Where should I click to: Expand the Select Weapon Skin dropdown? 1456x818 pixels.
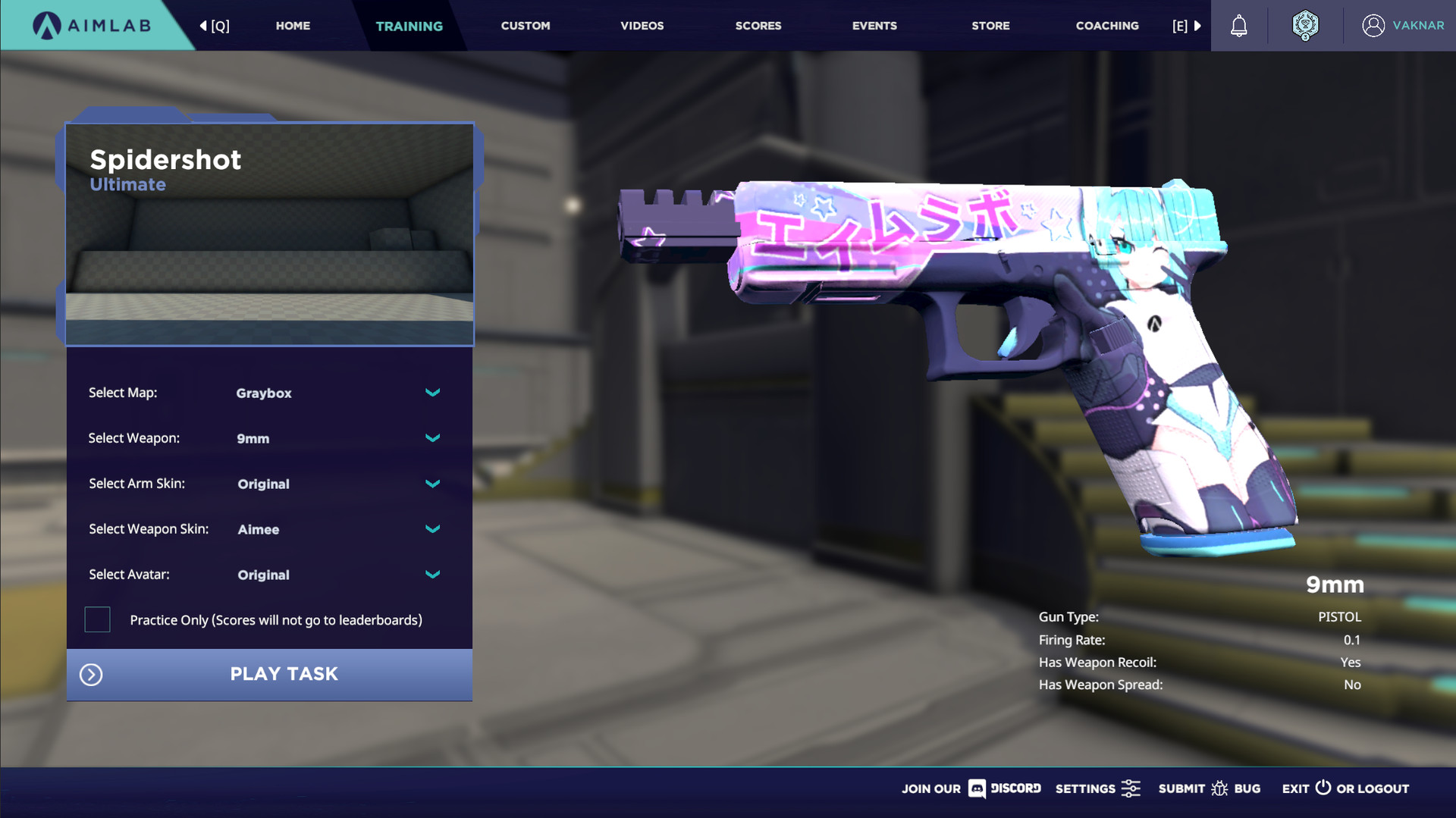pos(432,529)
